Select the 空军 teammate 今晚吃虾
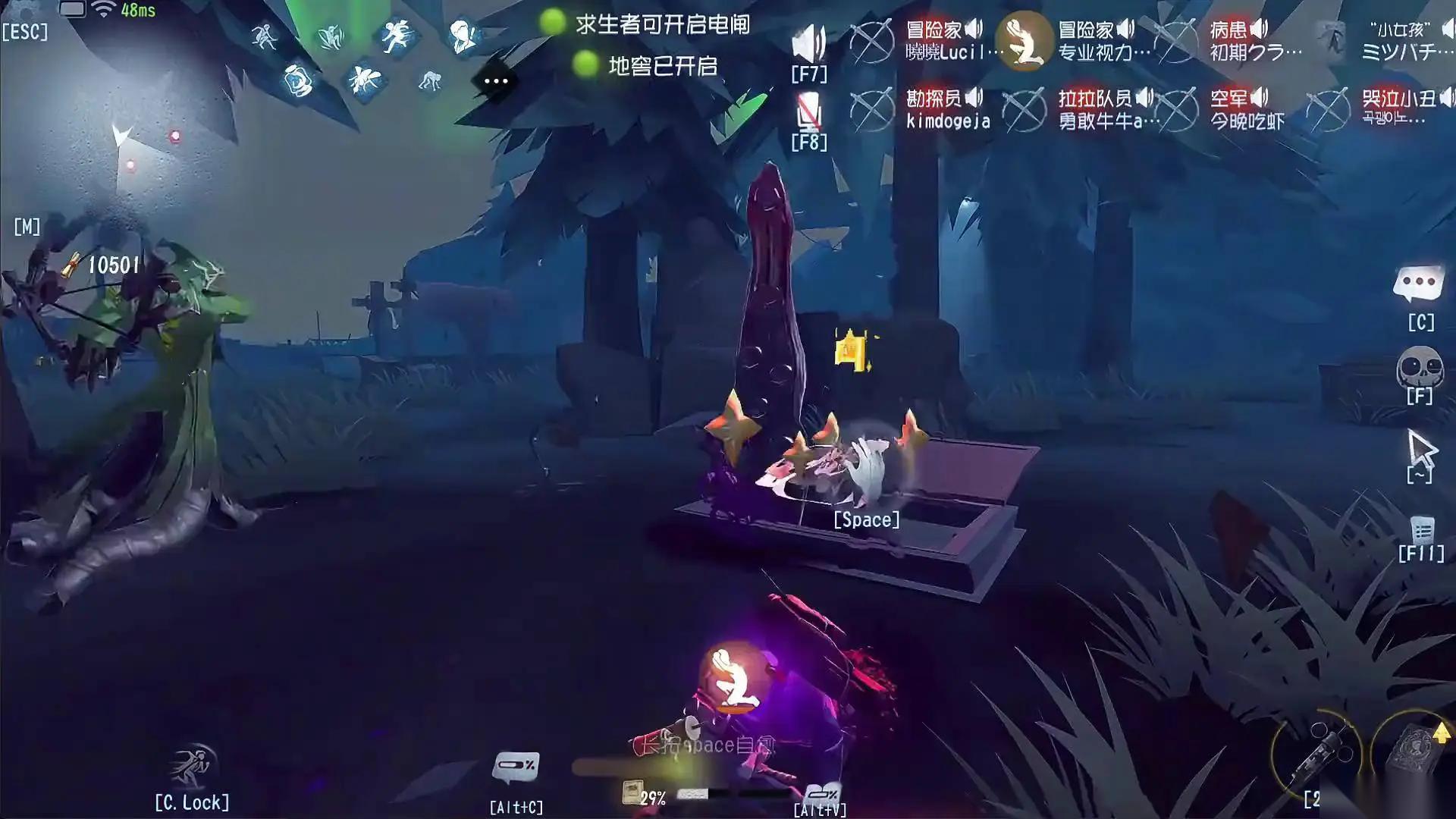The width and height of the screenshot is (1456, 819). click(1247, 109)
